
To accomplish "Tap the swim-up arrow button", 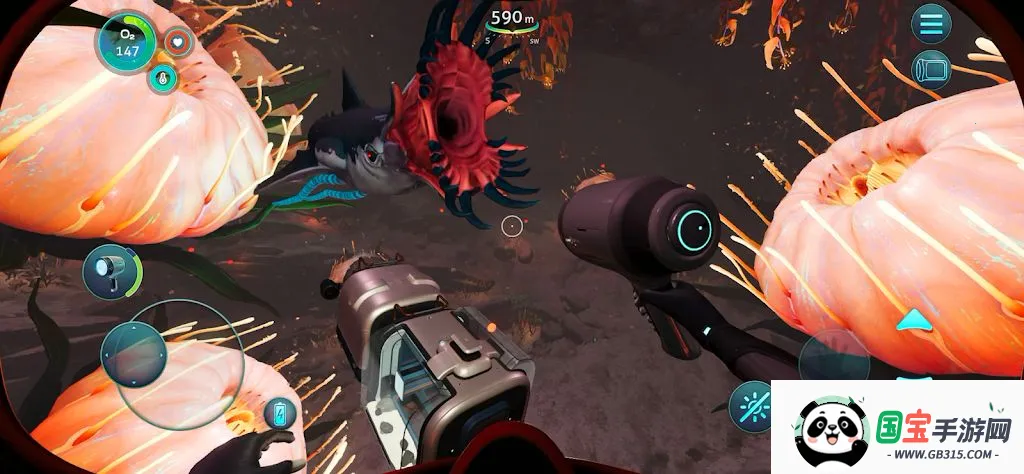I will (913, 321).
